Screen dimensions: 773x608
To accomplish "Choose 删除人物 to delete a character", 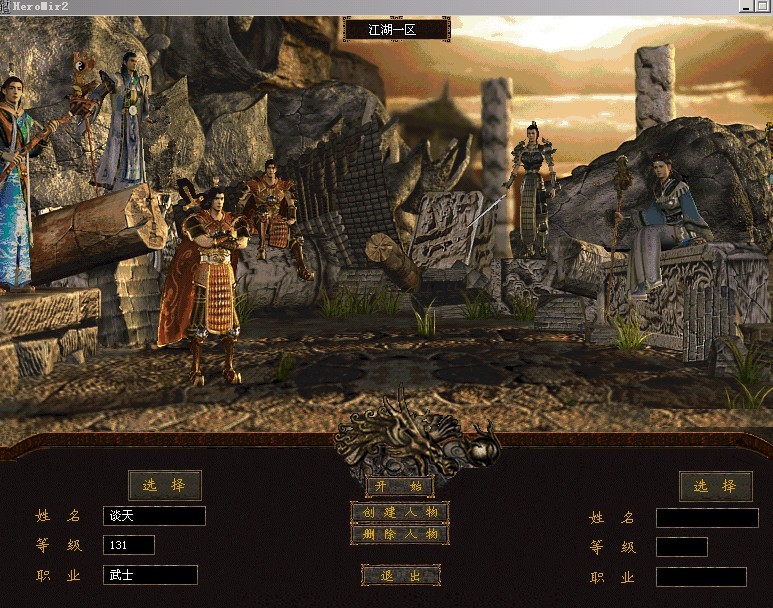I will pyautogui.click(x=399, y=534).
